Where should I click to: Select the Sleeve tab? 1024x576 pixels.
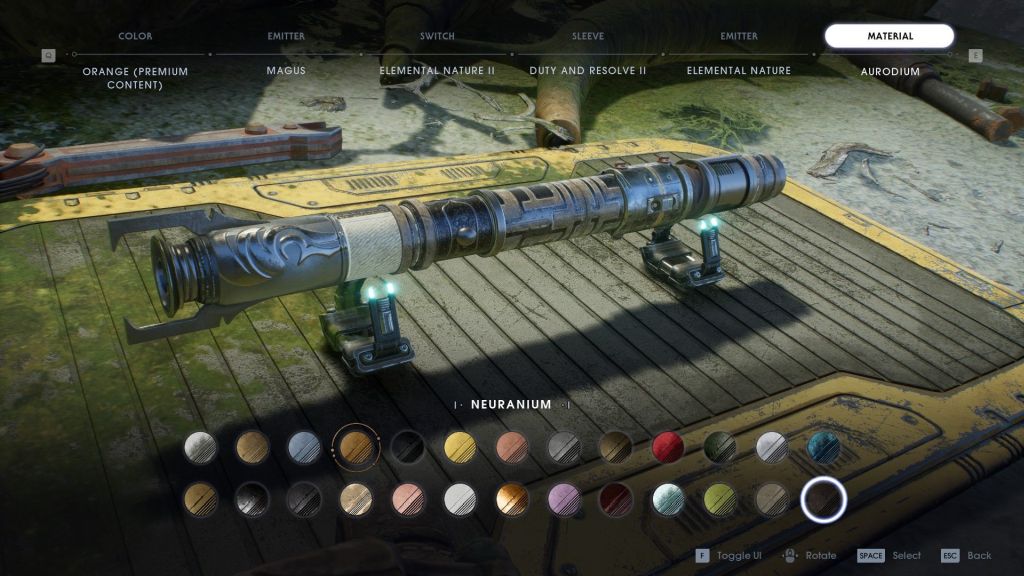pyautogui.click(x=588, y=37)
